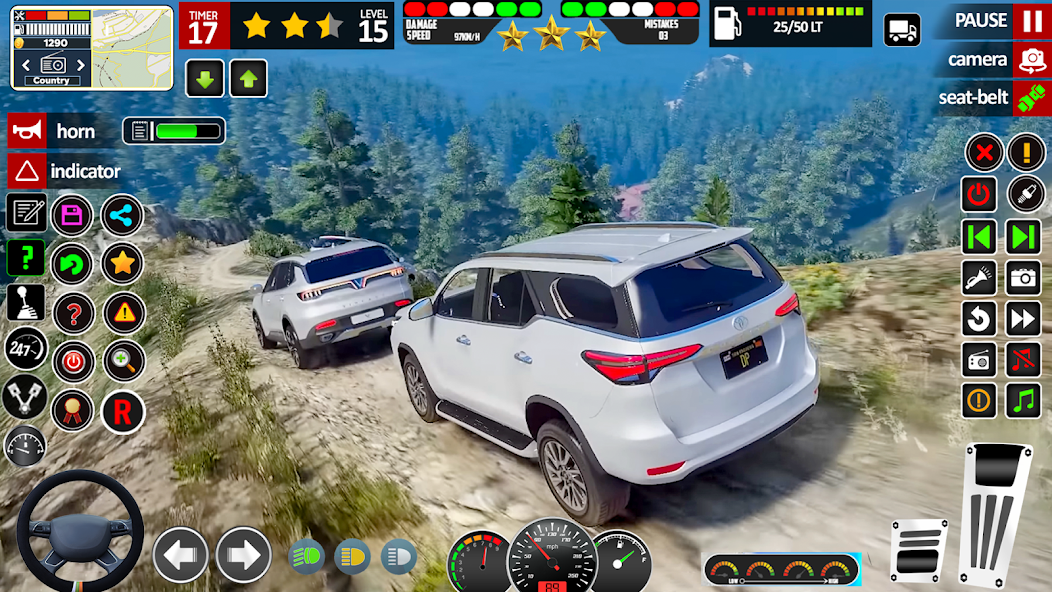Tap the green down arrow button

pyautogui.click(x=204, y=78)
